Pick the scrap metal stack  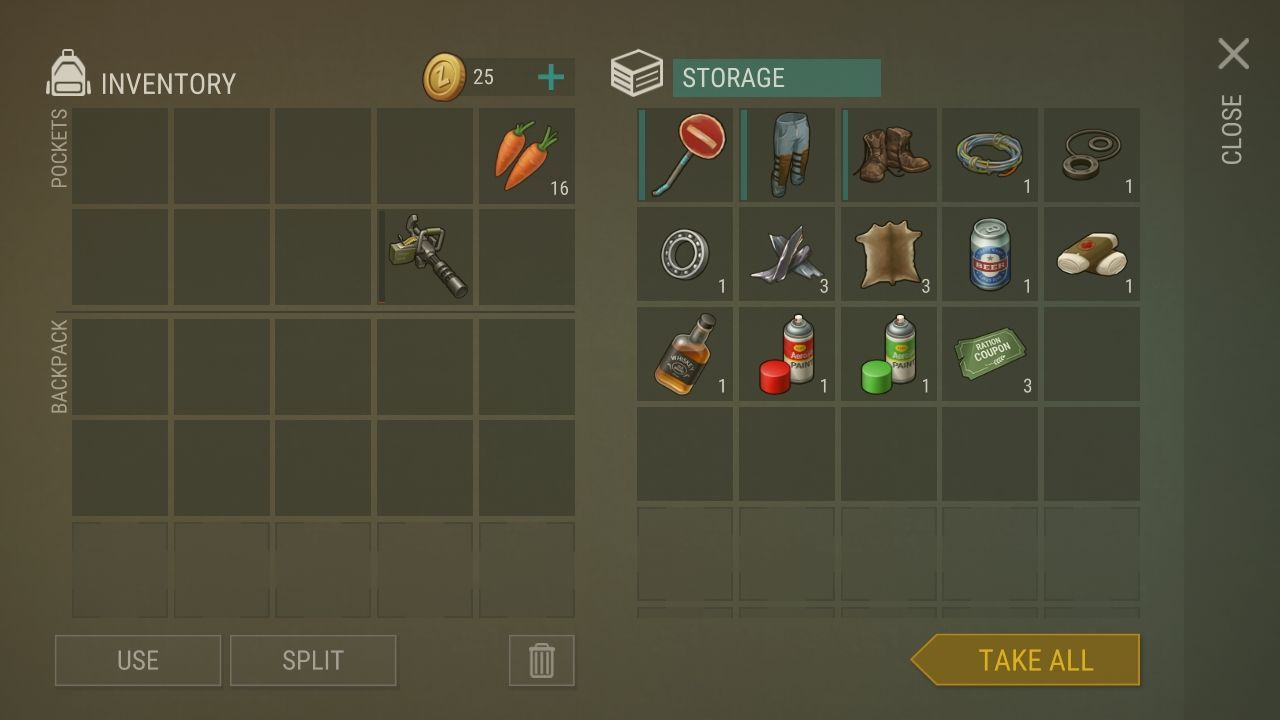(x=787, y=255)
